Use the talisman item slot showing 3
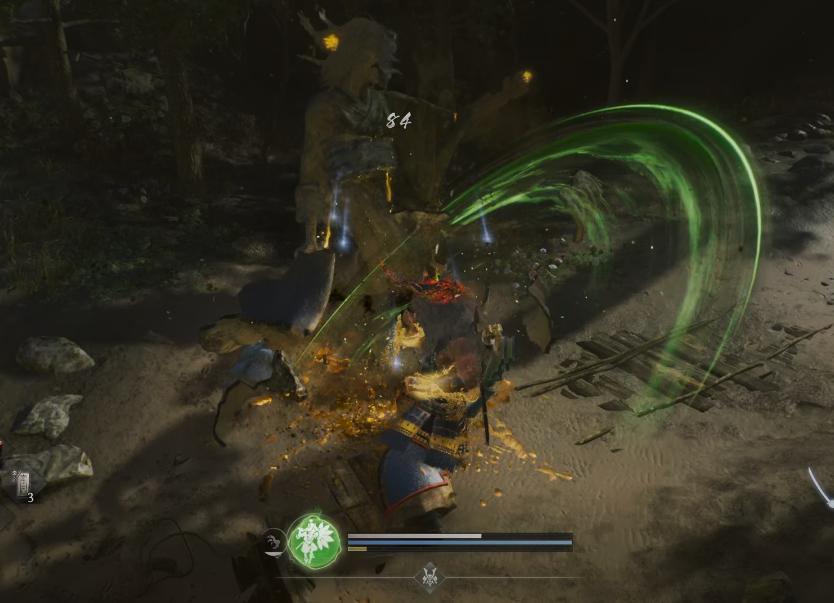 22,485
